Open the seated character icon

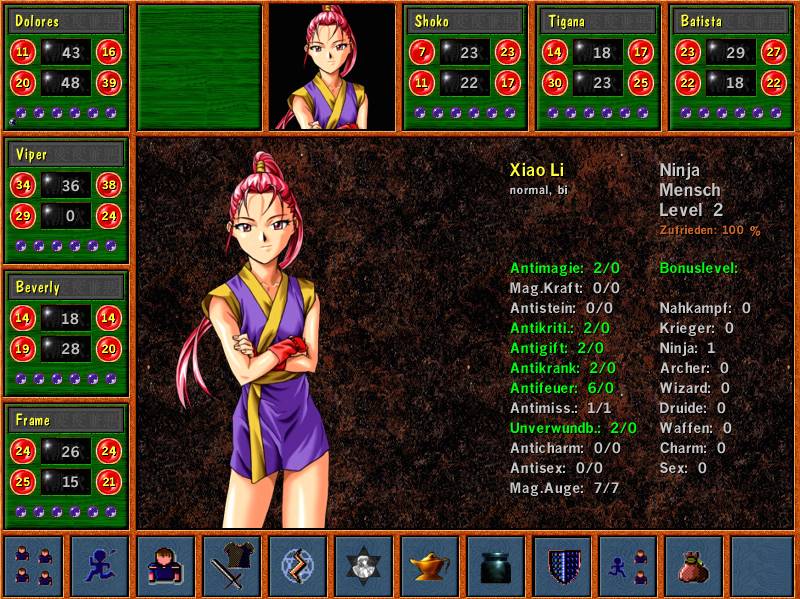(x=166, y=566)
